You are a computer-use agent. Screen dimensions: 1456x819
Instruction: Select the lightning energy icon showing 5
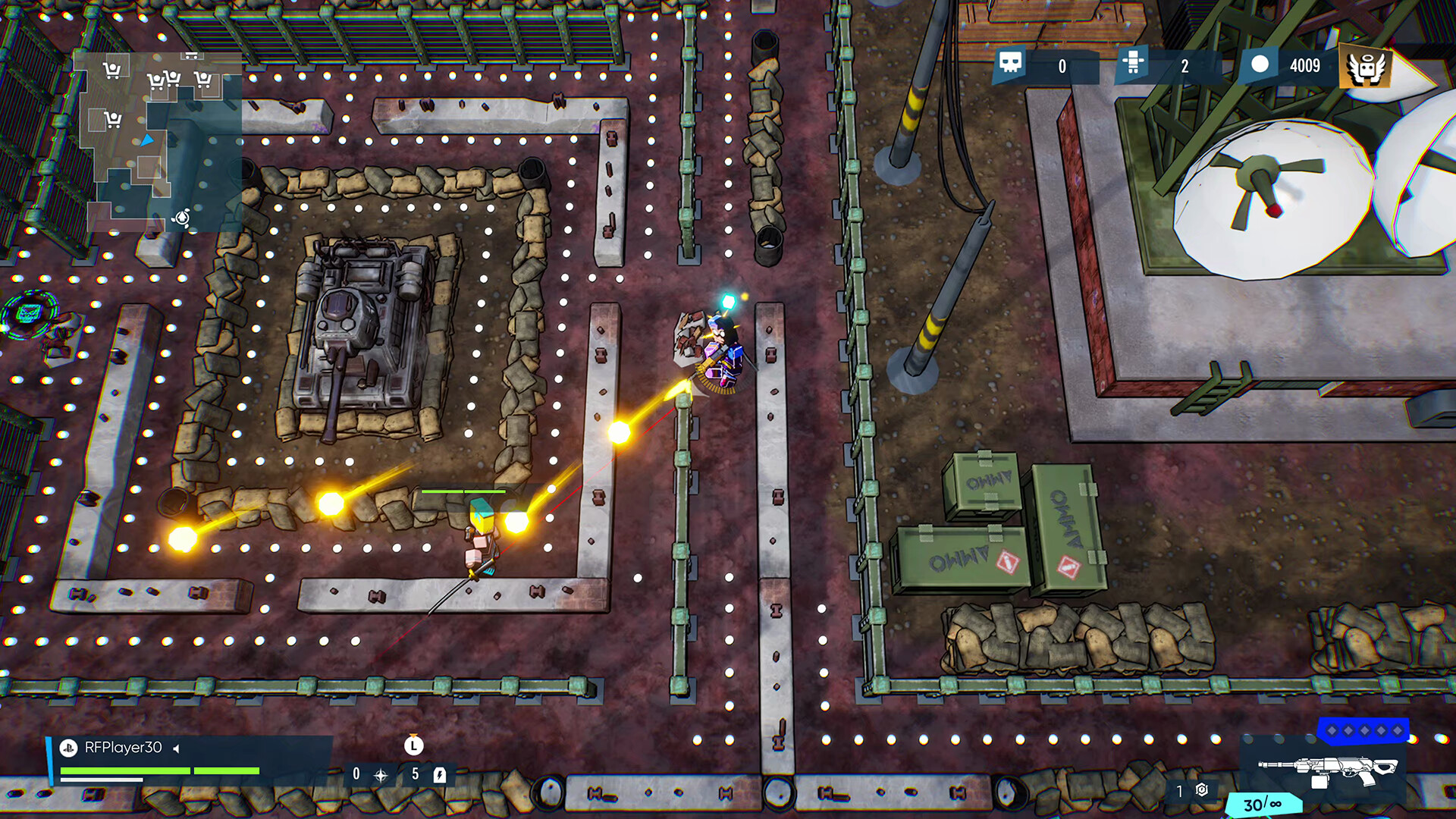(x=440, y=775)
